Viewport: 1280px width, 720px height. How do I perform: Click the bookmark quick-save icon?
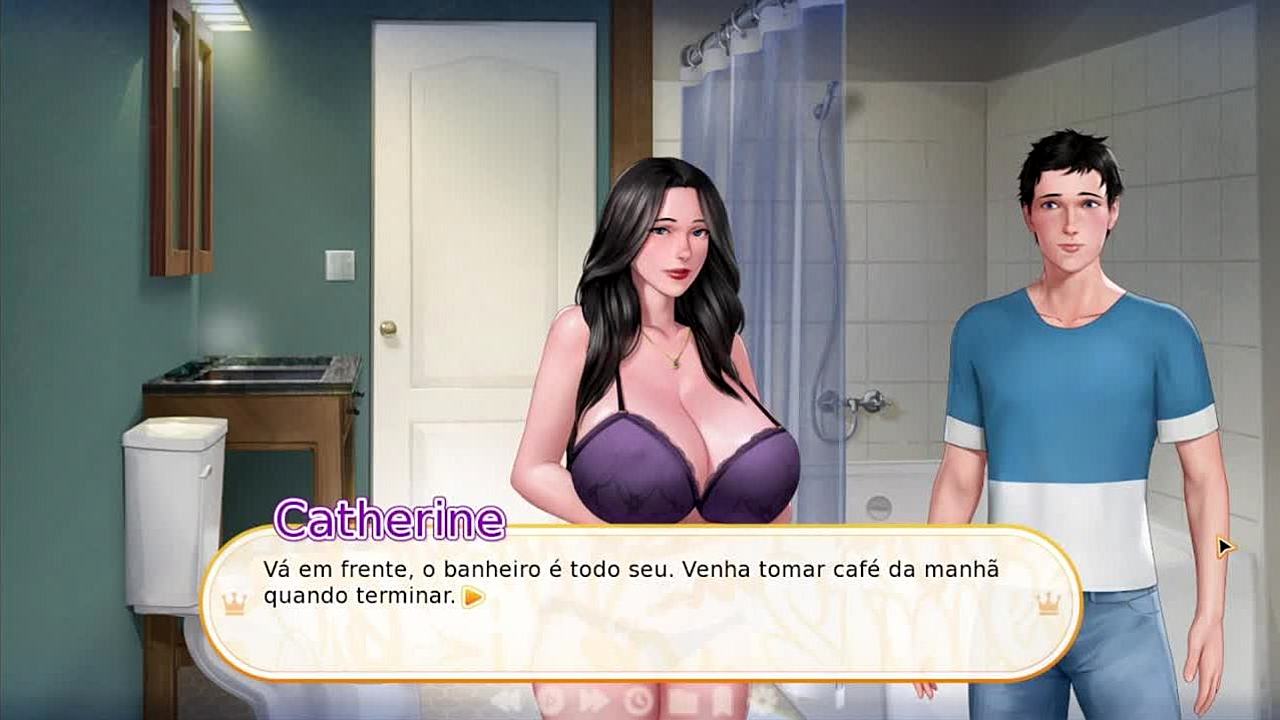[x=723, y=701]
